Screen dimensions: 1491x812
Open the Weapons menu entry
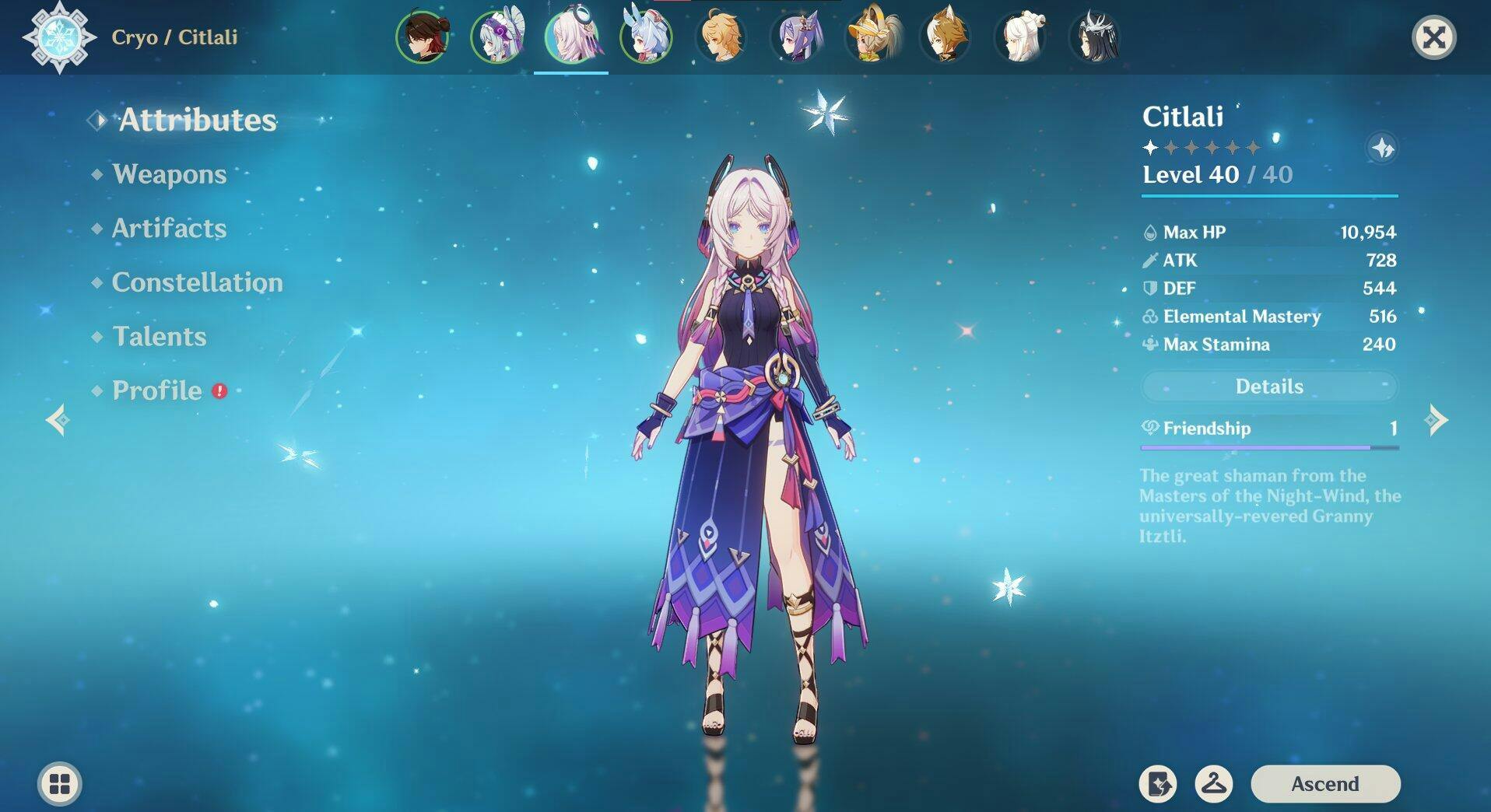[x=170, y=174]
